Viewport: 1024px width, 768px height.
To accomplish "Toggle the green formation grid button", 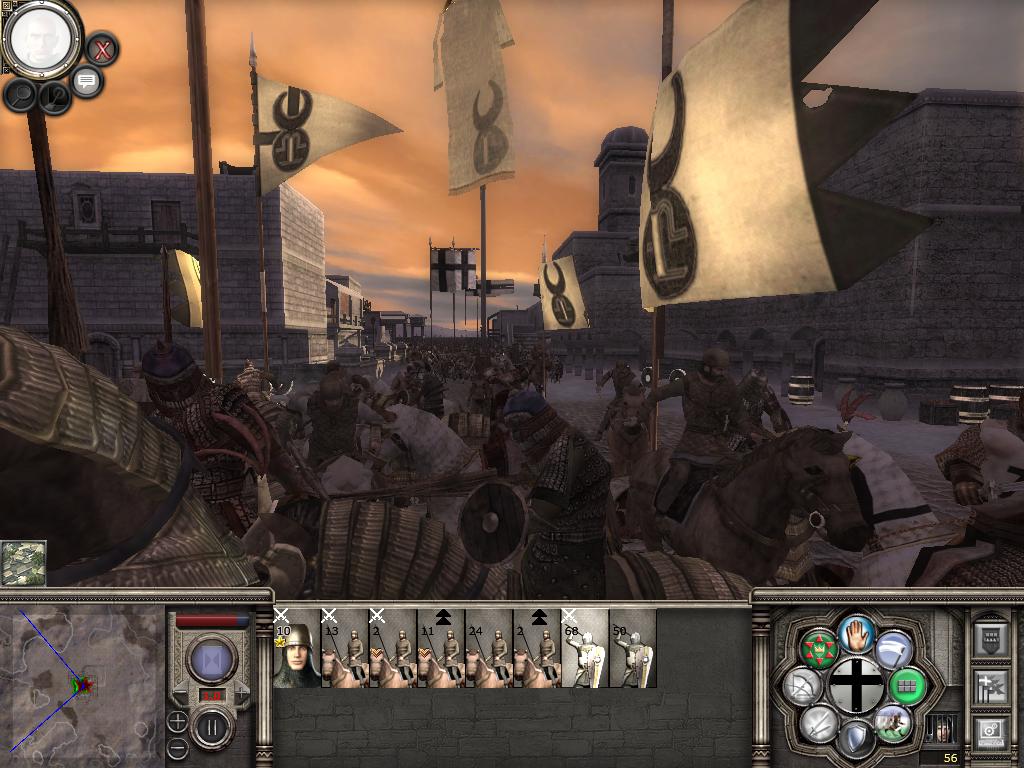I will click(908, 687).
